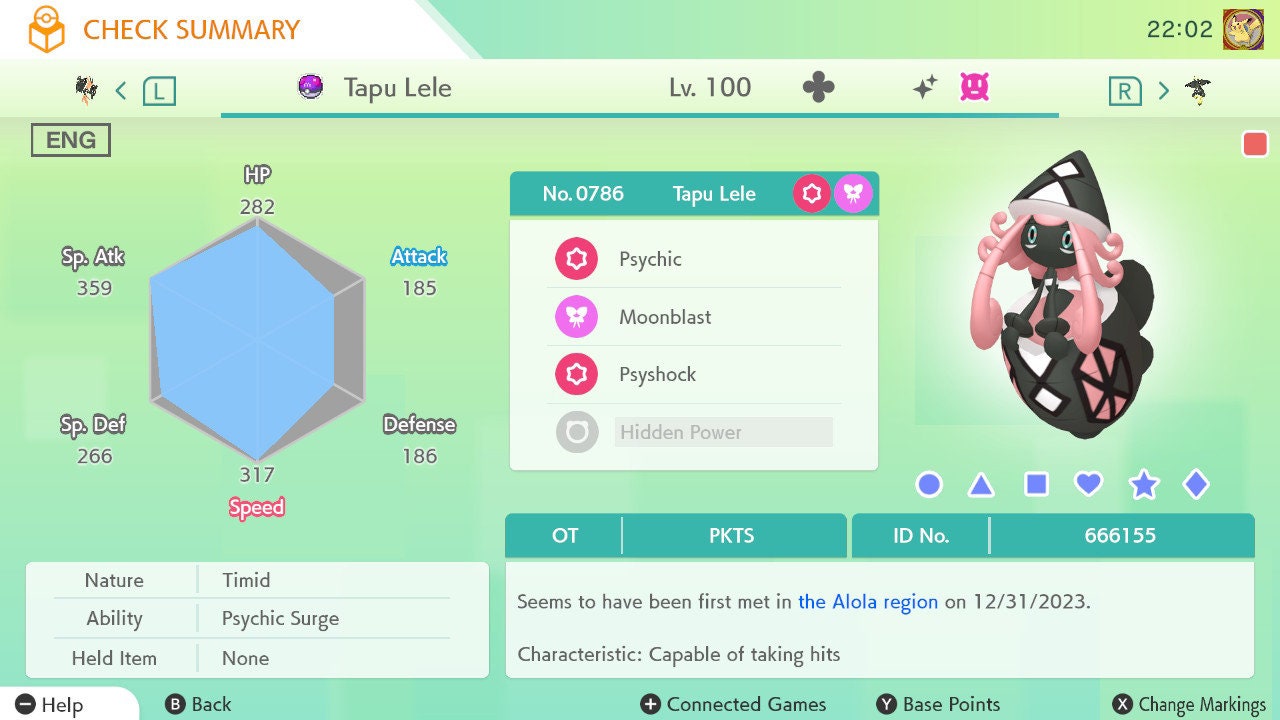Toggle the diamond marking

1195,485
